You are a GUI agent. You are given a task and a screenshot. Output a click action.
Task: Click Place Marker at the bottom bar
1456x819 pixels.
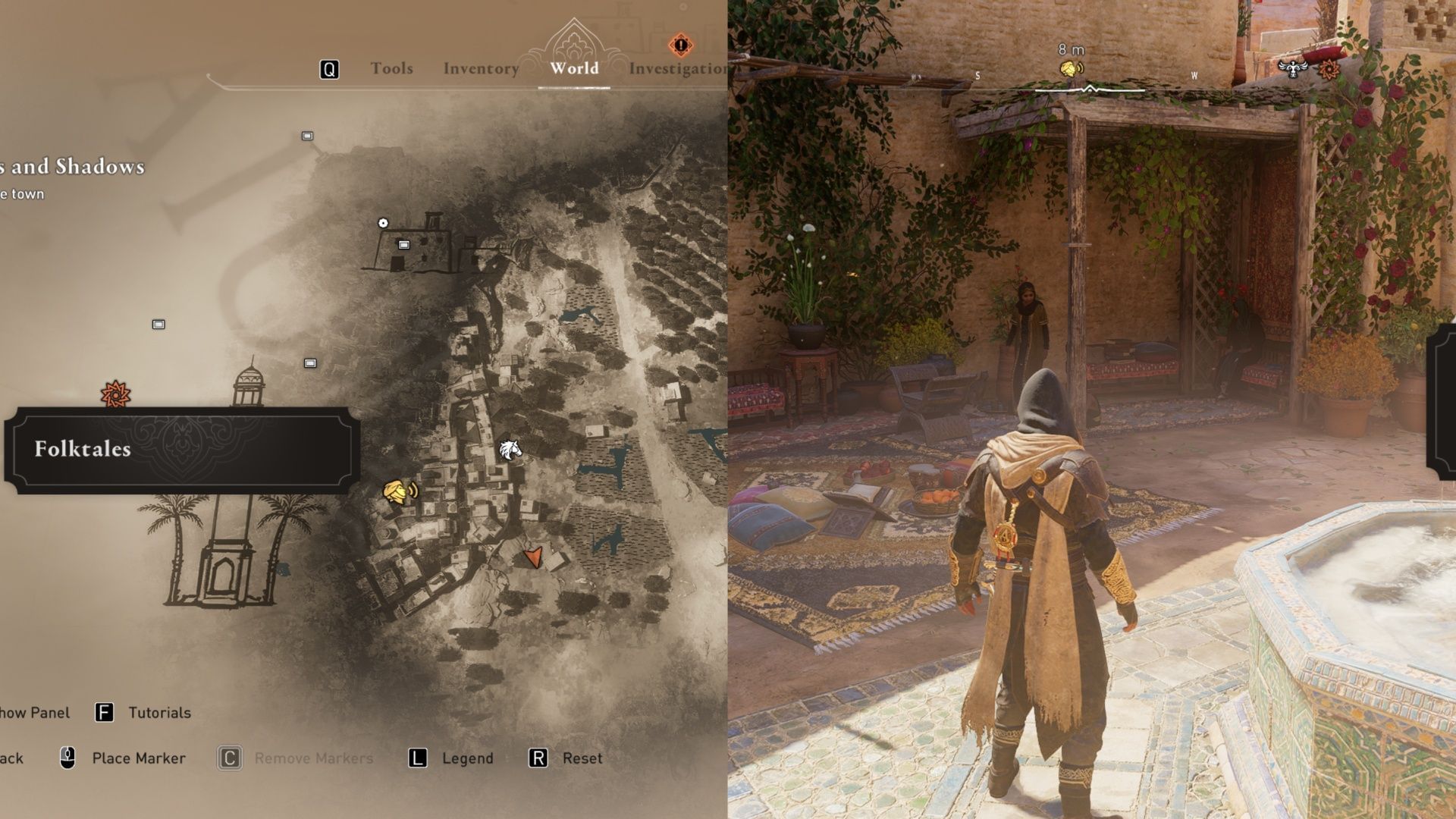coord(138,758)
